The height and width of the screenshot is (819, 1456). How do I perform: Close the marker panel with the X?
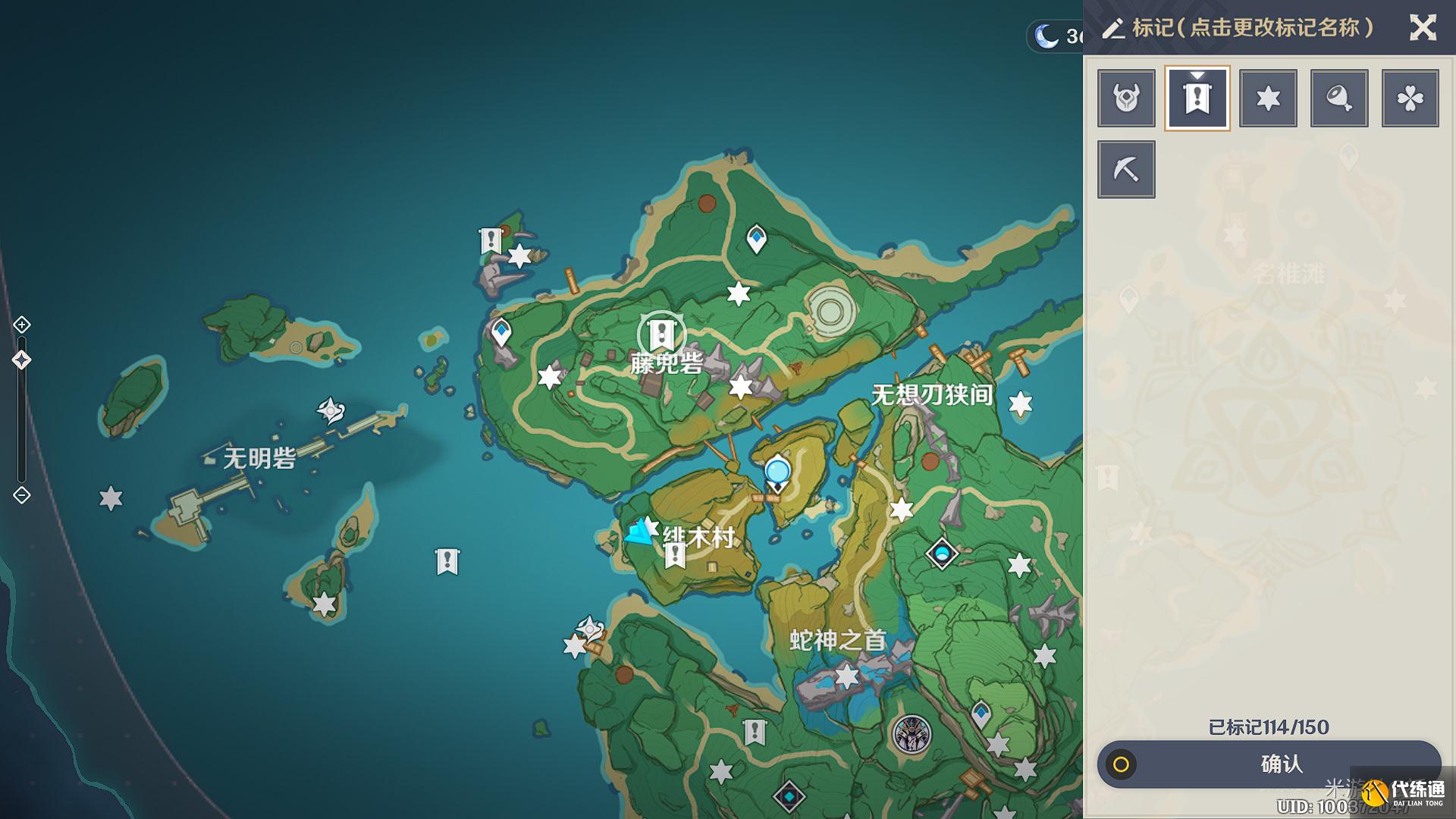tap(1423, 28)
